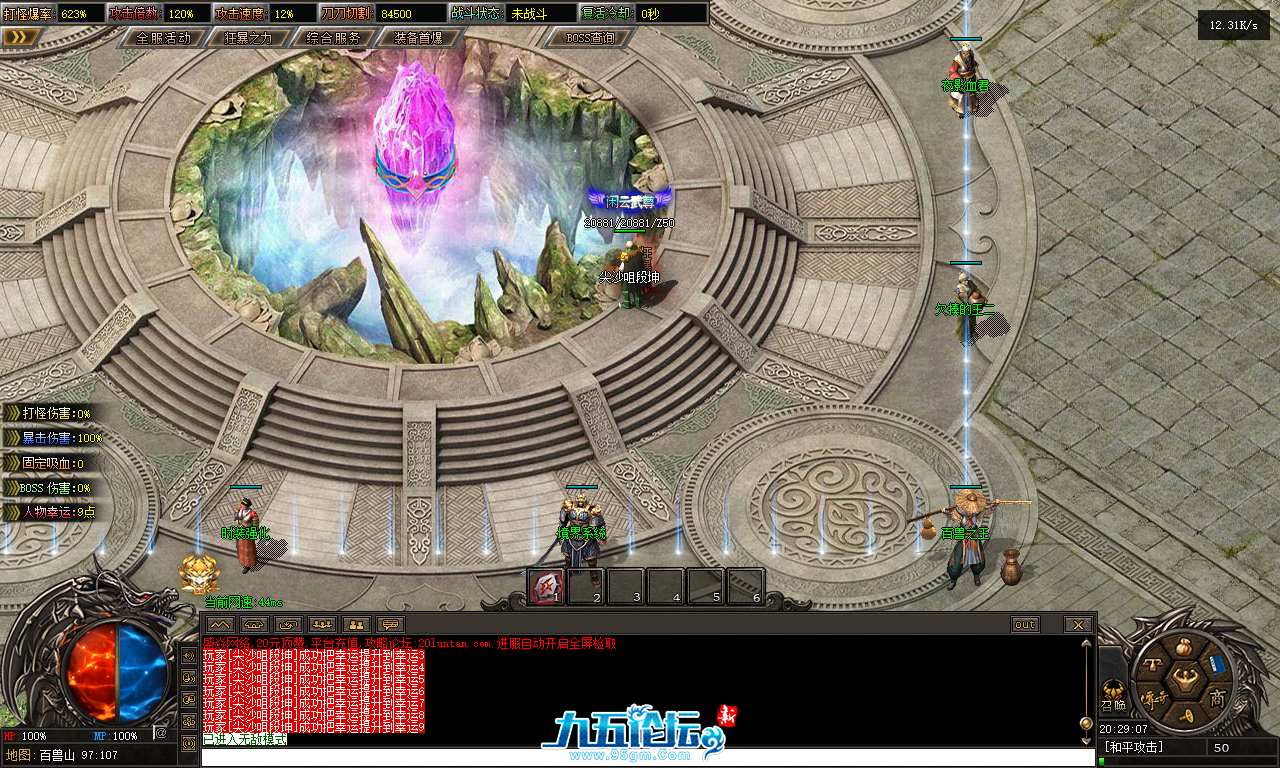
Task: Click the out button on the chat toolbar
Action: click(x=1024, y=624)
